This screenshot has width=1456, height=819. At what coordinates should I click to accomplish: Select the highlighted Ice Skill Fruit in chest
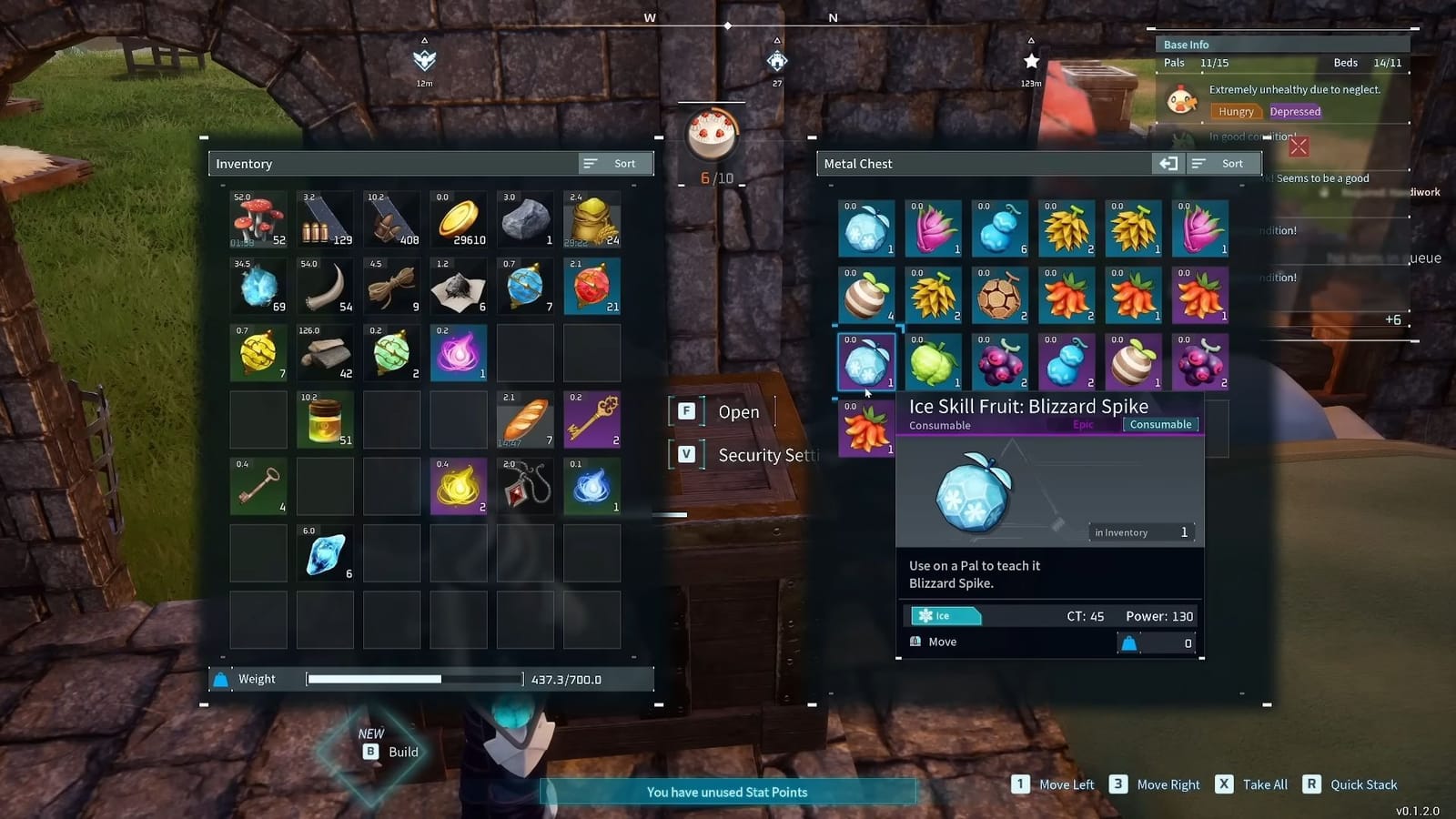pyautogui.click(x=866, y=360)
